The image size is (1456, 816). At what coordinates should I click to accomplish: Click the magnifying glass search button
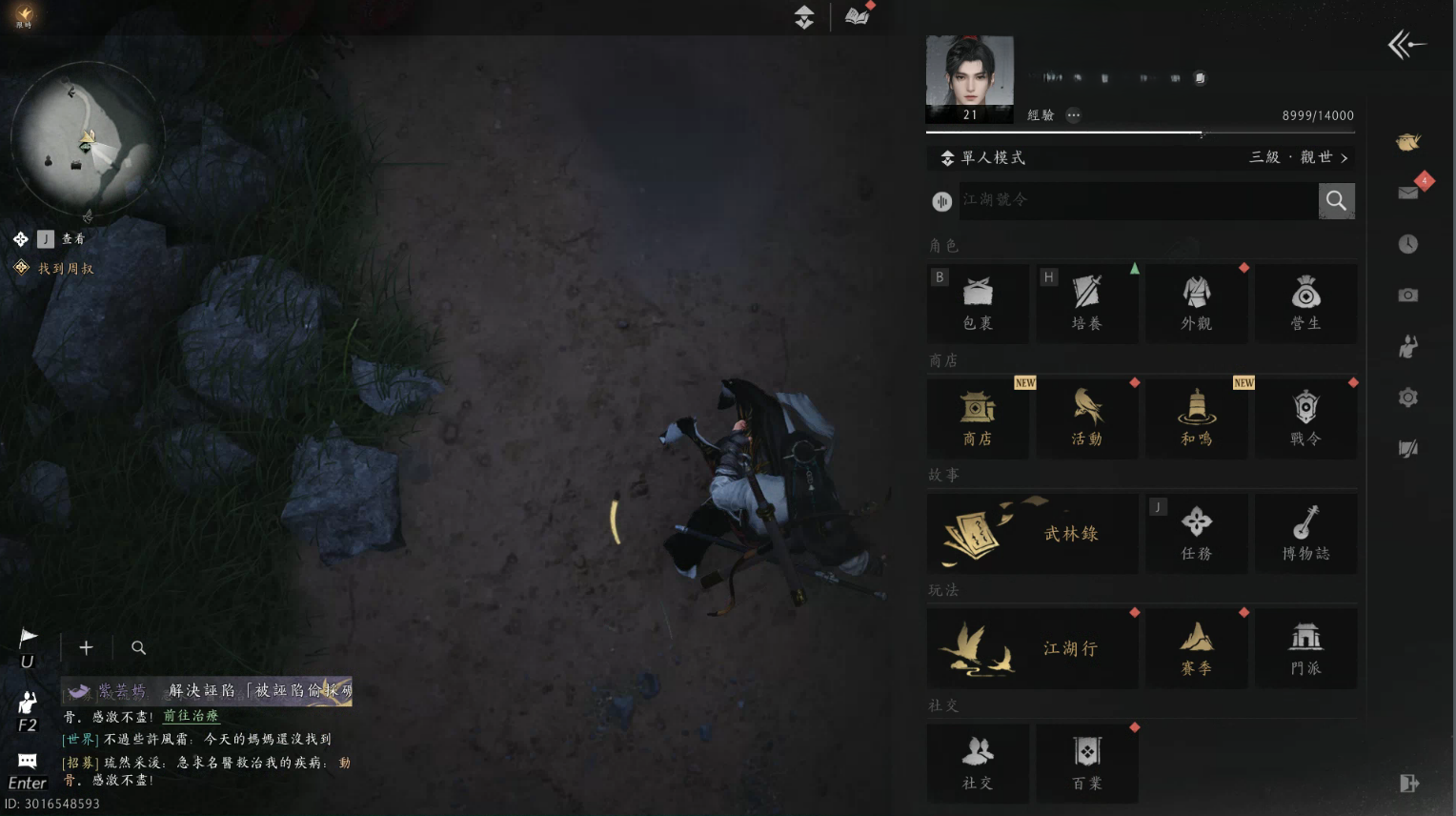[1336, 201]
